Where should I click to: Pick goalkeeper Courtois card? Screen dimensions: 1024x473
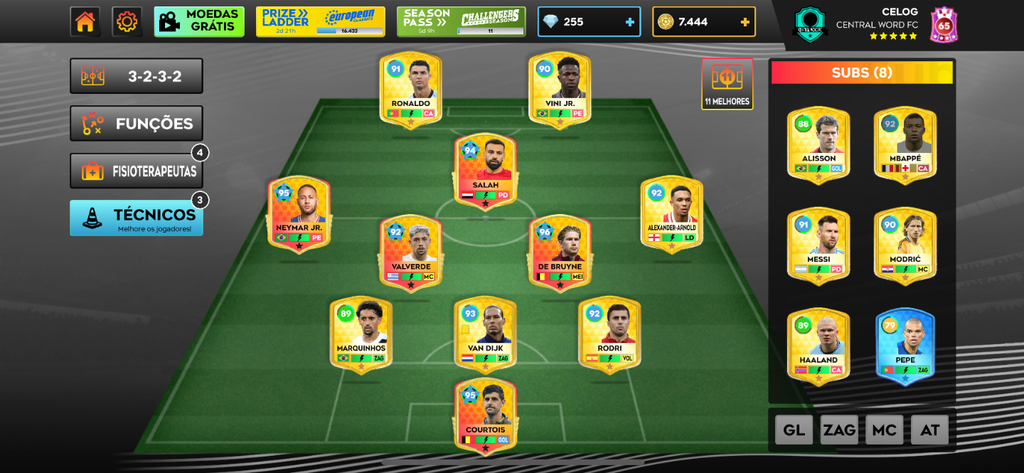point(486,414)
